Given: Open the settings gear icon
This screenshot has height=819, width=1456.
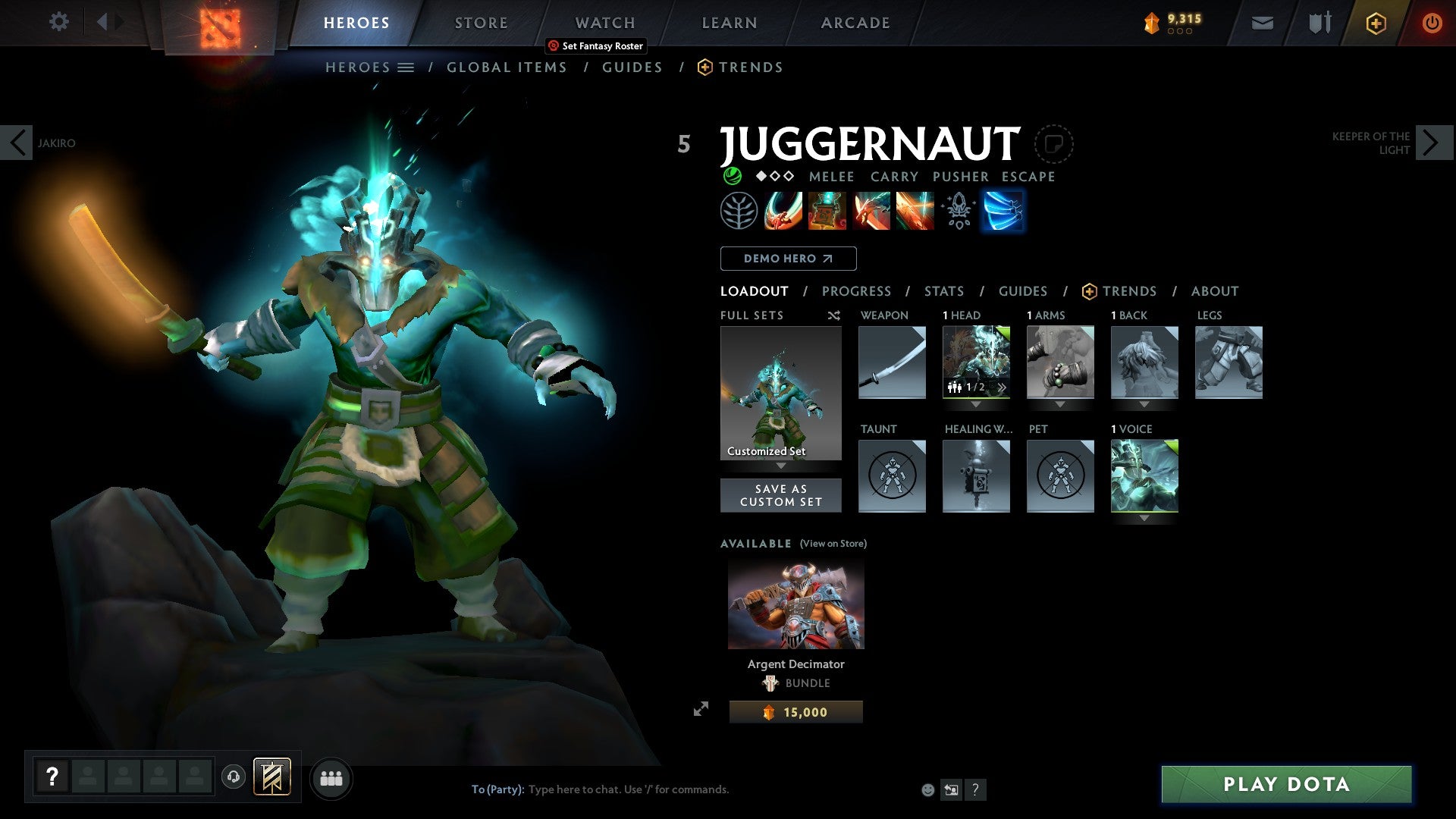Looking at the screenshot, I should coord(58,21).
